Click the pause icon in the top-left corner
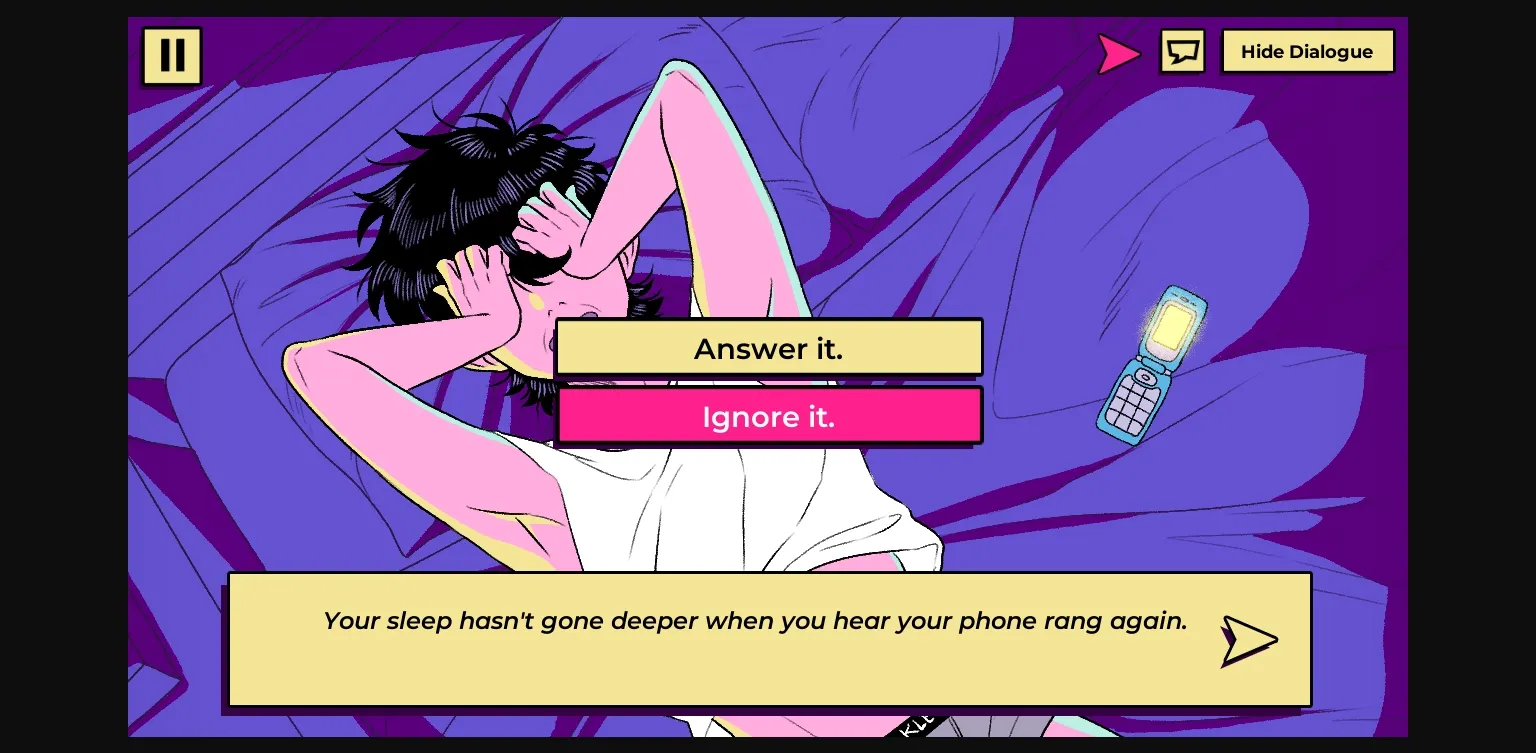This screenshot has width=1536, height=753. click(x=171, y=55)
